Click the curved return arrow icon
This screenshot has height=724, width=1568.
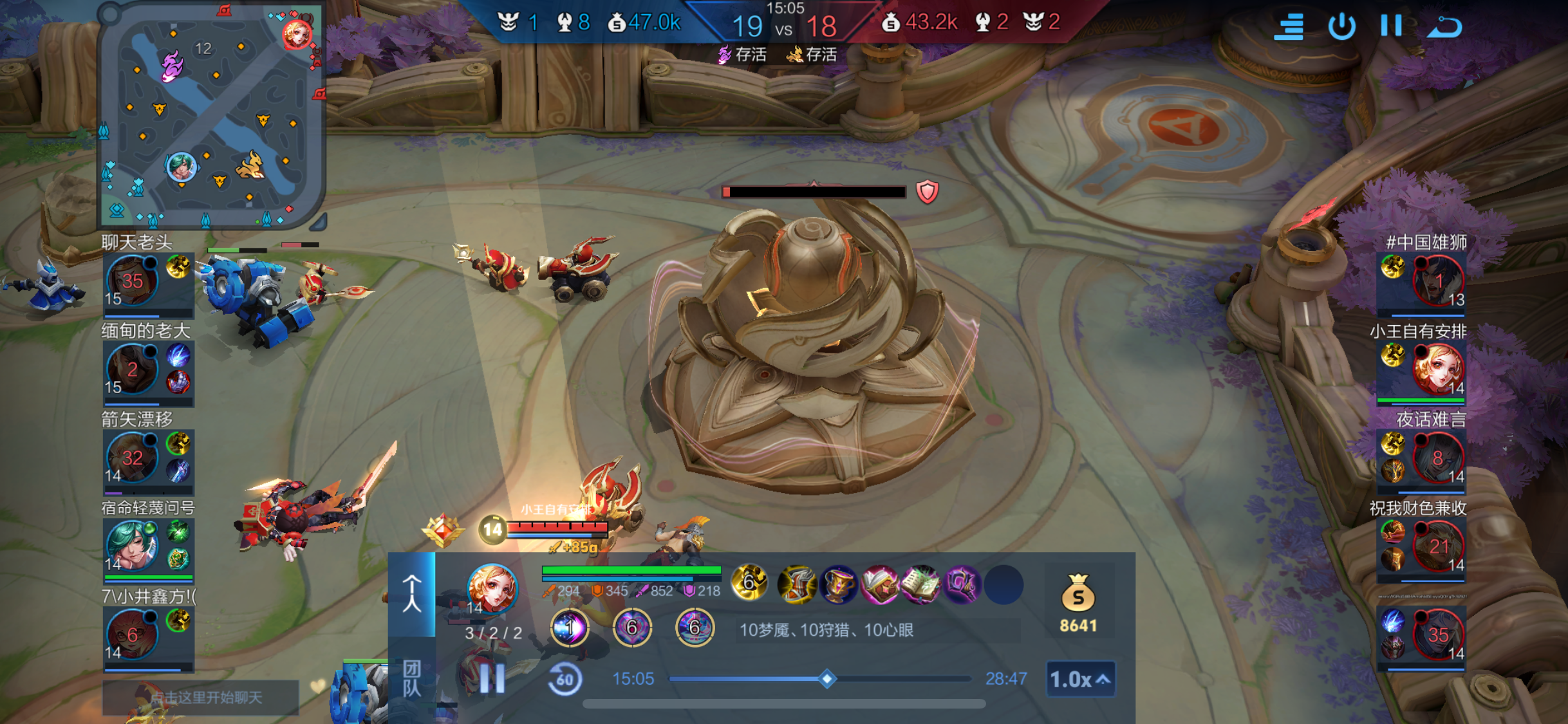tap(1444, 26)
